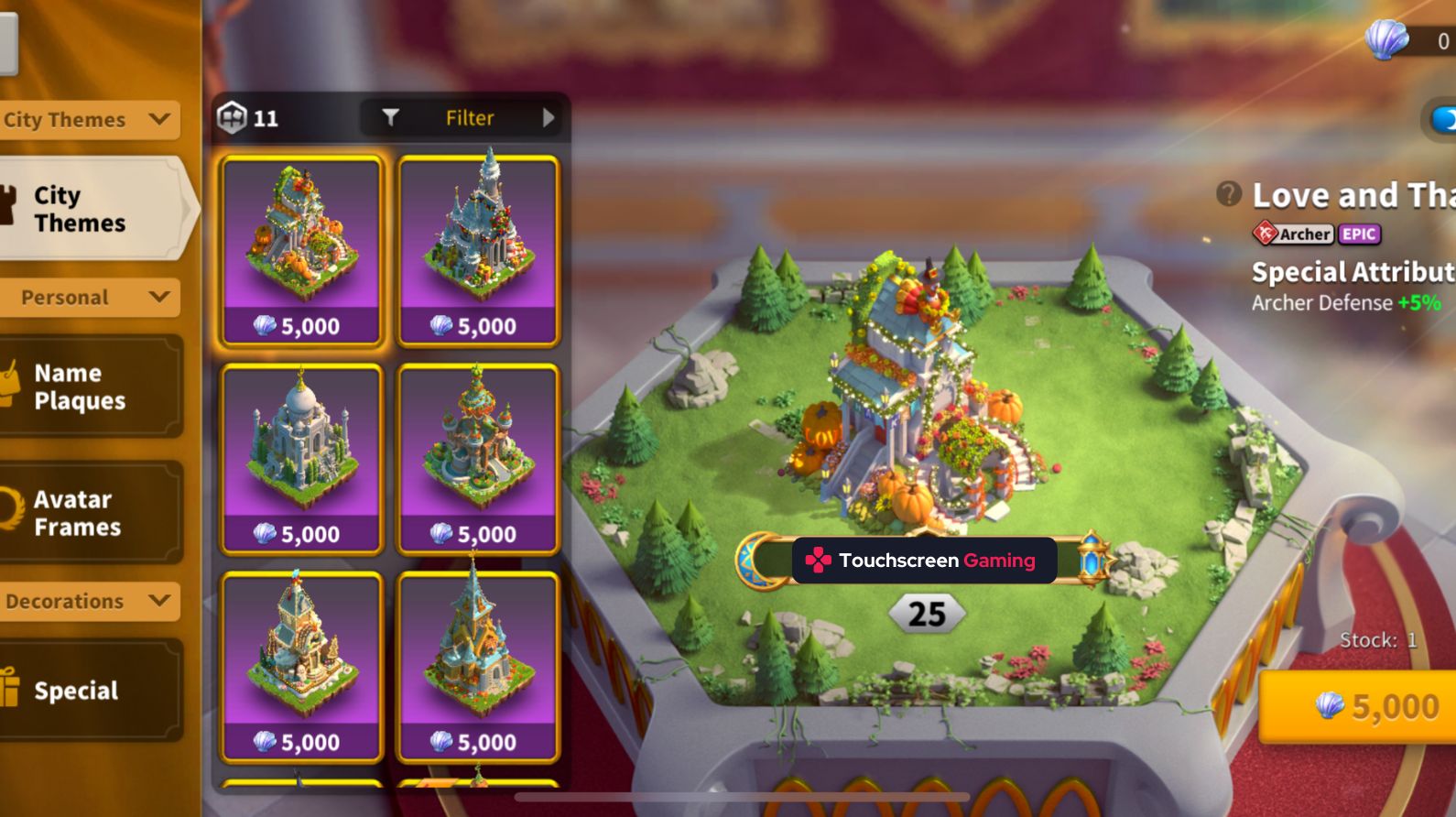Click the EPIC rarity badge
Viewport: 1456px width, 817px height.
(x=1358, y=234)
